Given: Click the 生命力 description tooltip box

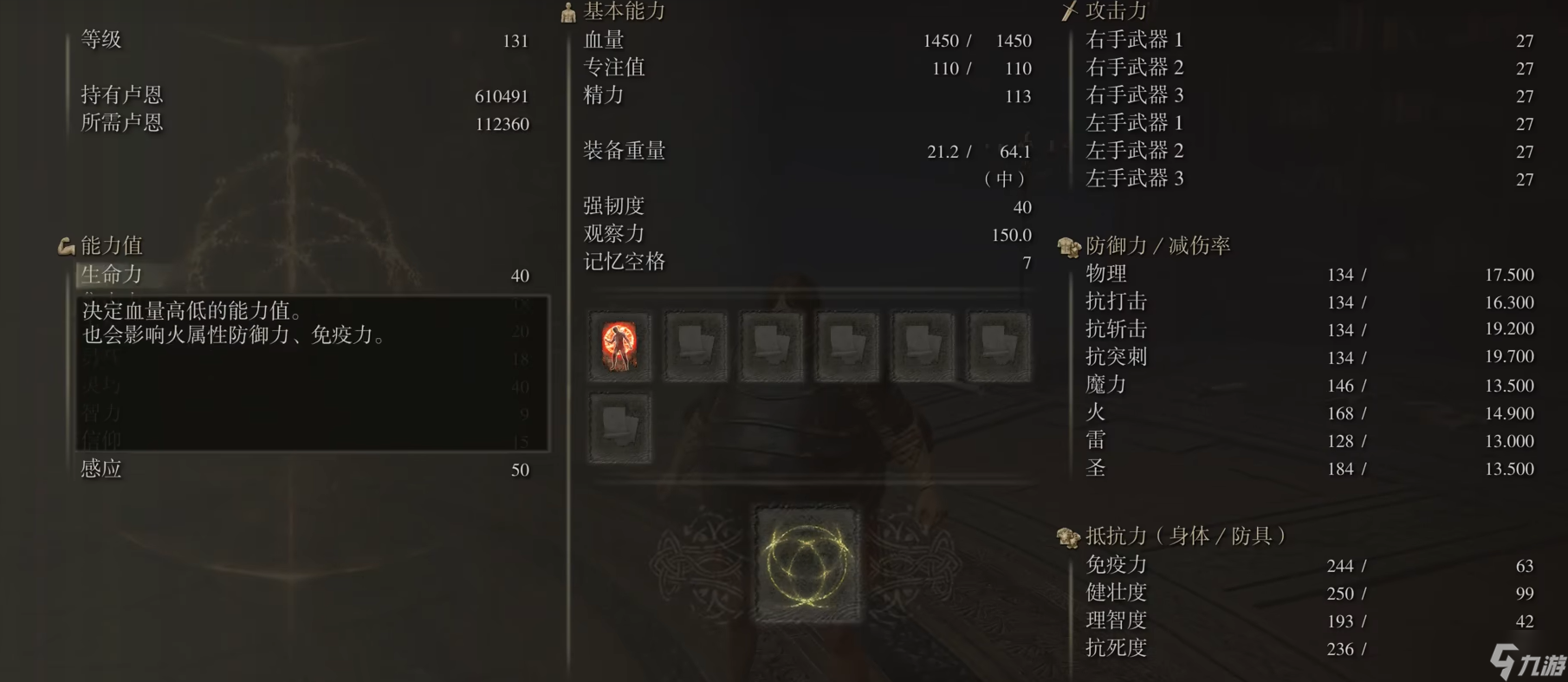Looking at the screenshot, I should [x=312, y=373].
